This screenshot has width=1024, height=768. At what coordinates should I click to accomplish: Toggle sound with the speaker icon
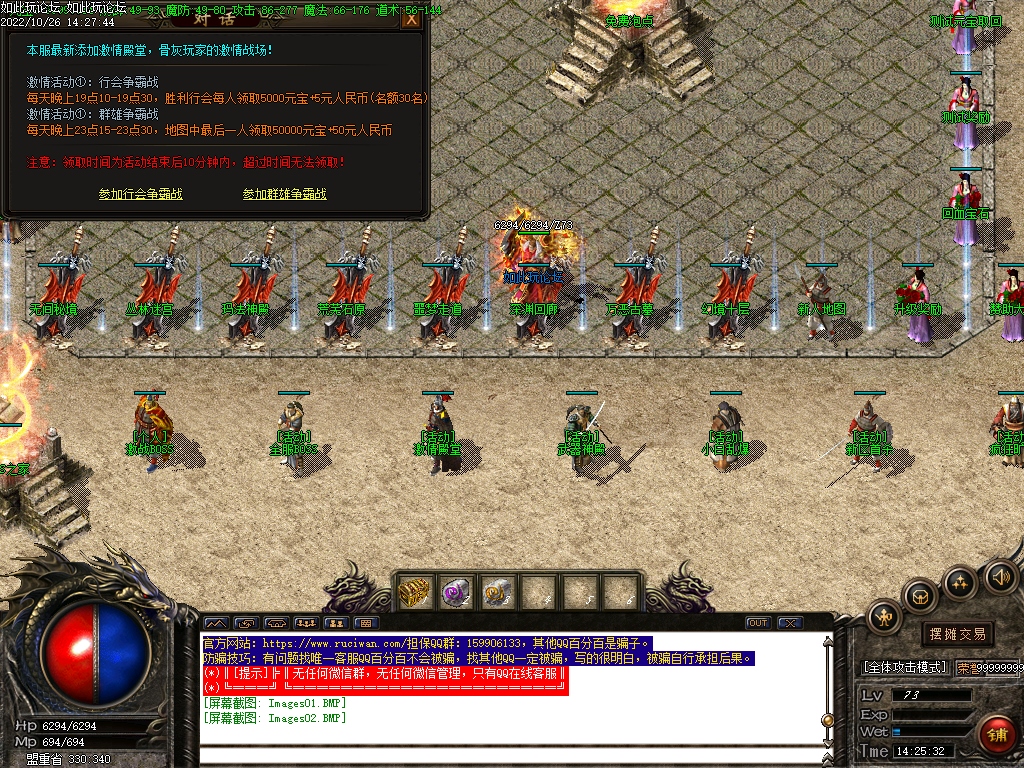coord(1000,576)
